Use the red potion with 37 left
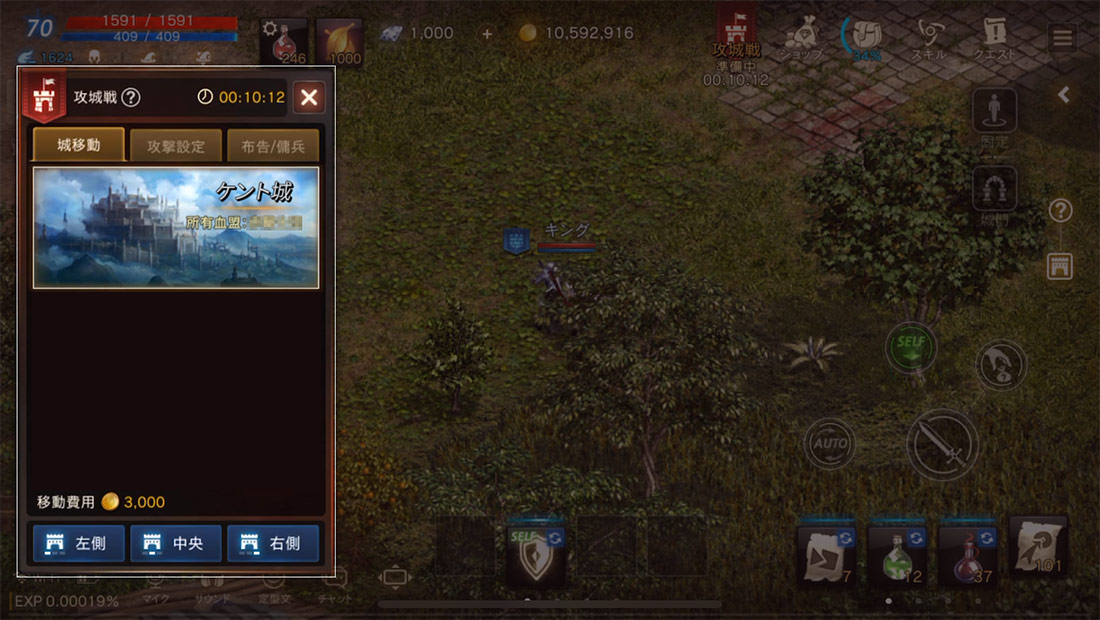Viewport: 1100px width, 620px height. (x=967, y=555)
